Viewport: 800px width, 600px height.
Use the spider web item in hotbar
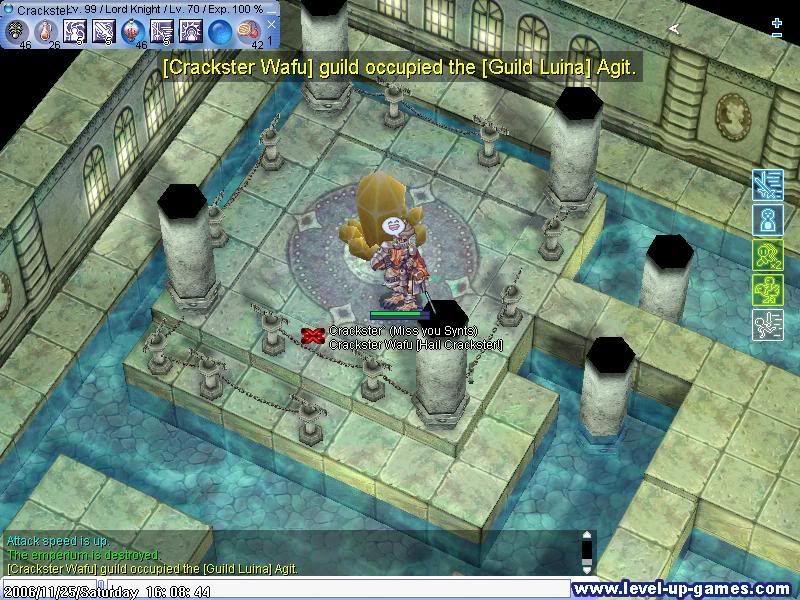tap(17, 32)
